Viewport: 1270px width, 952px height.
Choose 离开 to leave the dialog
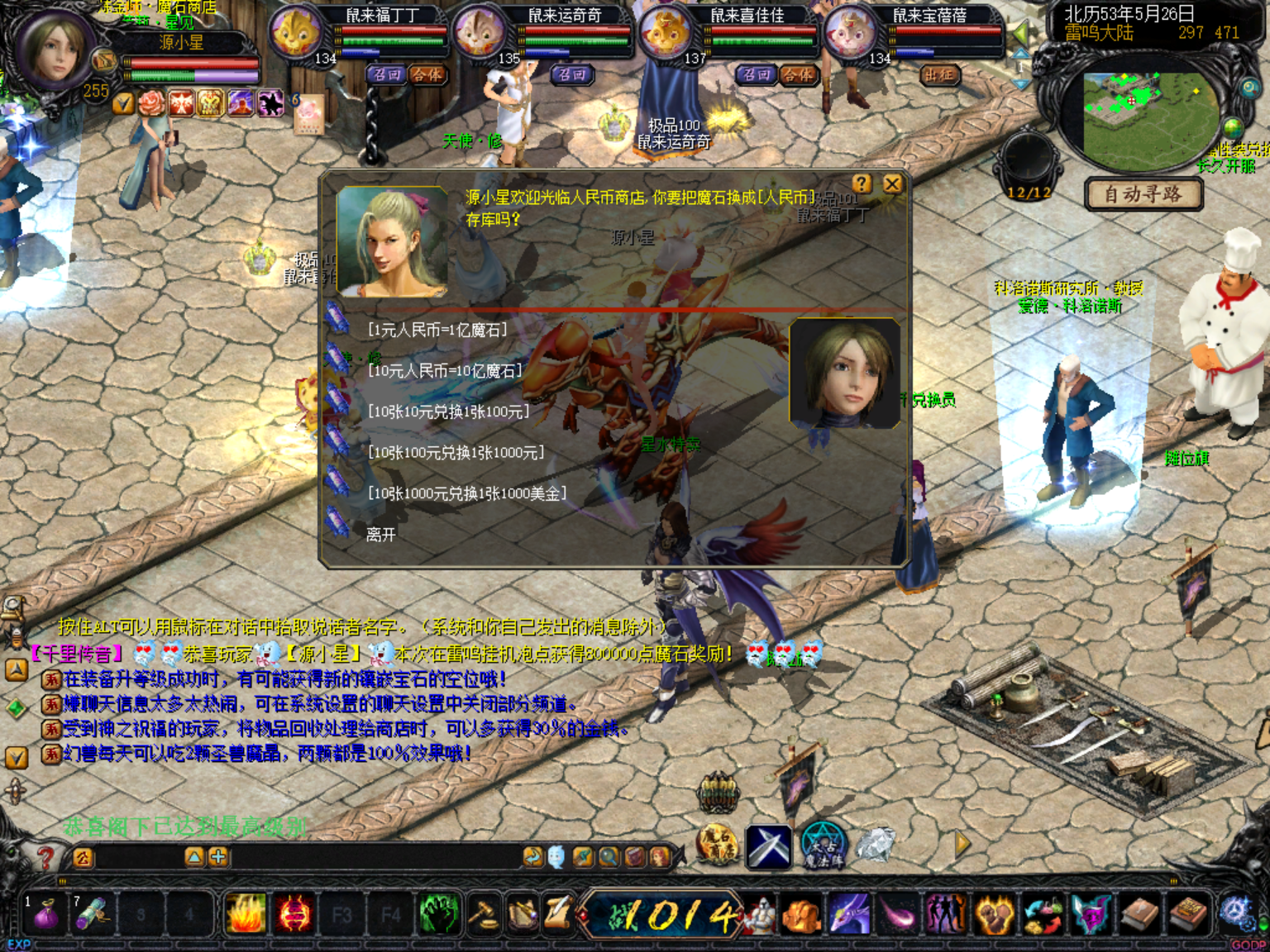(381, 535)
